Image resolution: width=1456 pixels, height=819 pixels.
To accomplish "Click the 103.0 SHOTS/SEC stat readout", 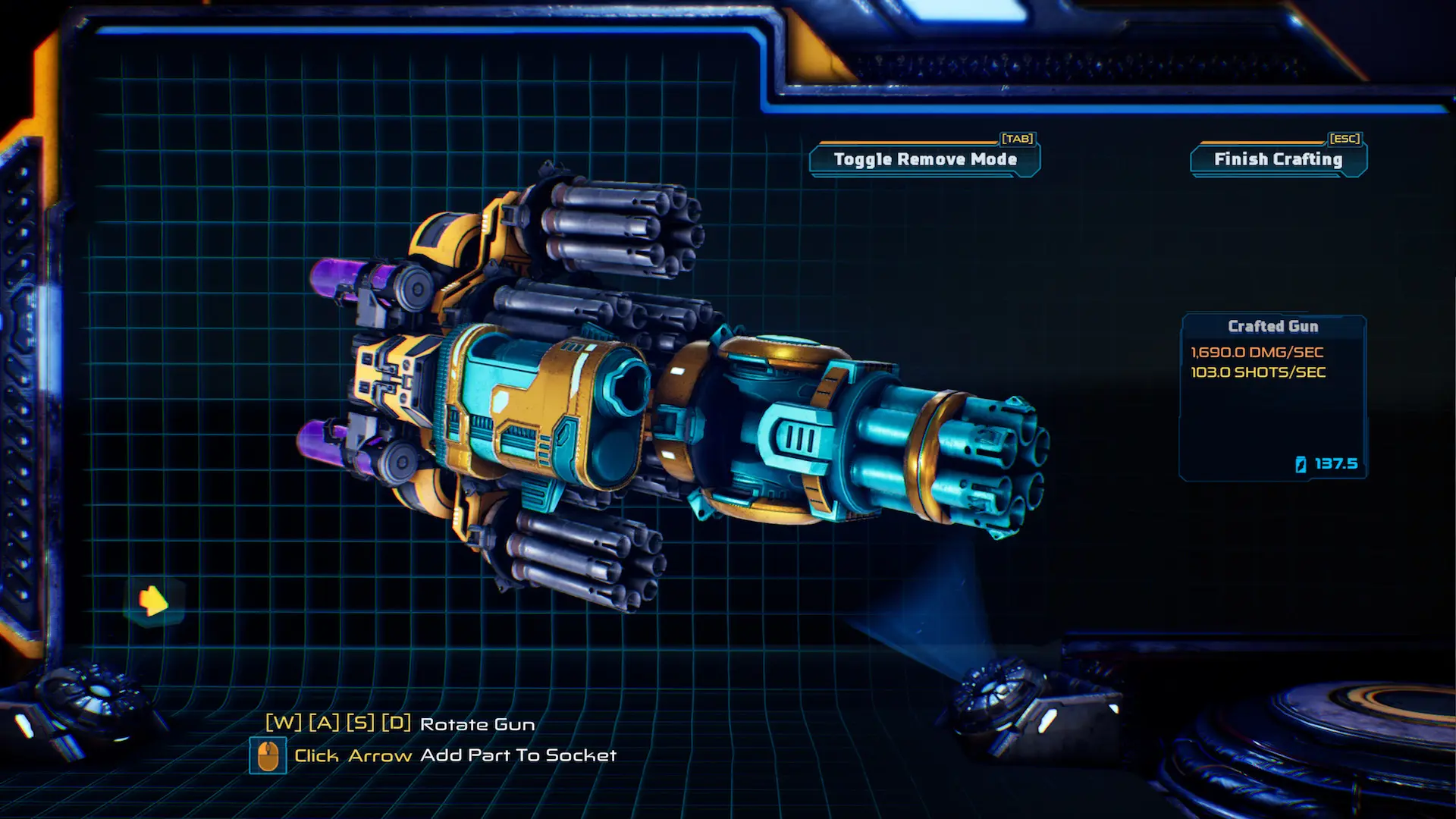I will pyautogui.click(x=1257, y=372).
